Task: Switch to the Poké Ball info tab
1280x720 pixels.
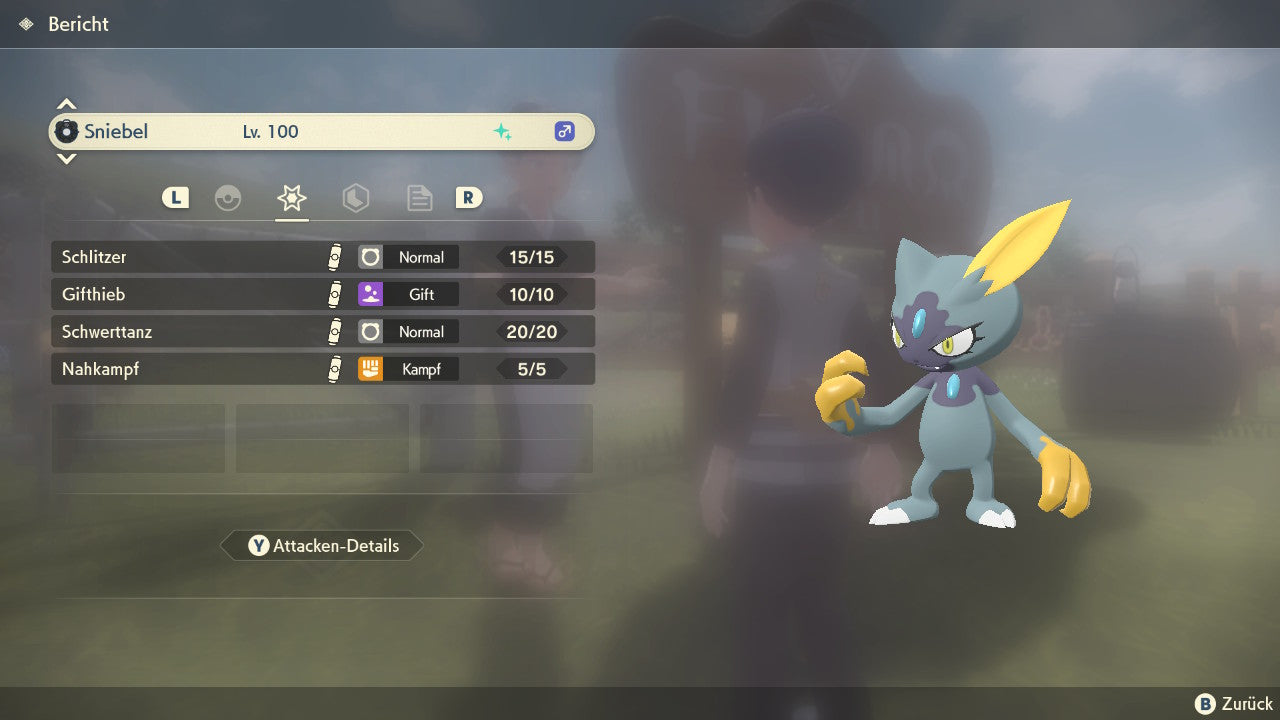Action: pyautogui.click(x=228, y=198)
